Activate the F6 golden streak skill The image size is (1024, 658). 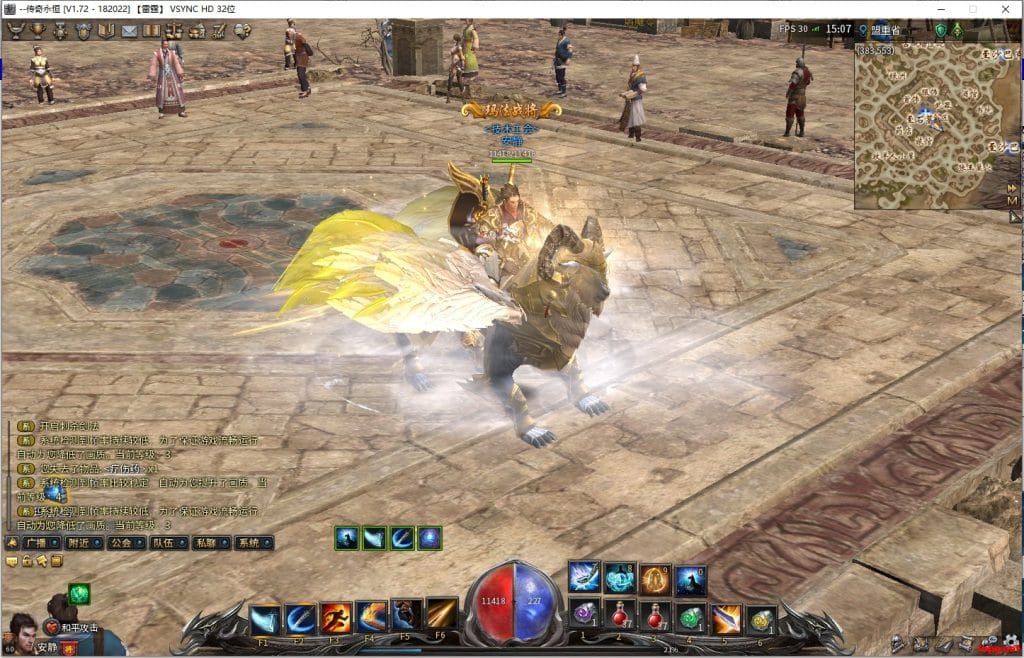[442, 615]
